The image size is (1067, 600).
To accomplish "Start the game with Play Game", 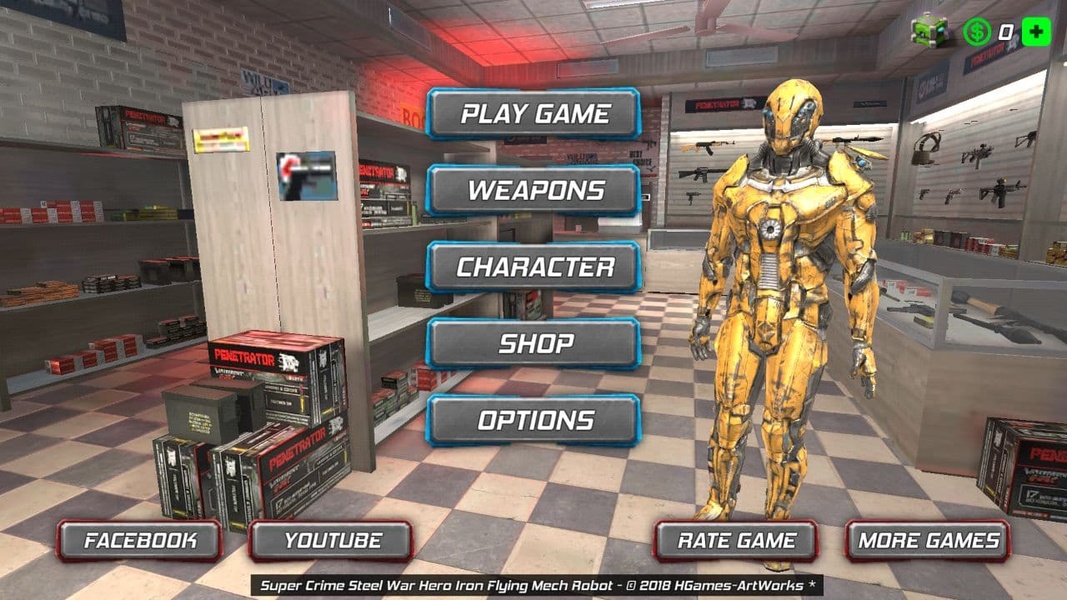I will [534, 114].
